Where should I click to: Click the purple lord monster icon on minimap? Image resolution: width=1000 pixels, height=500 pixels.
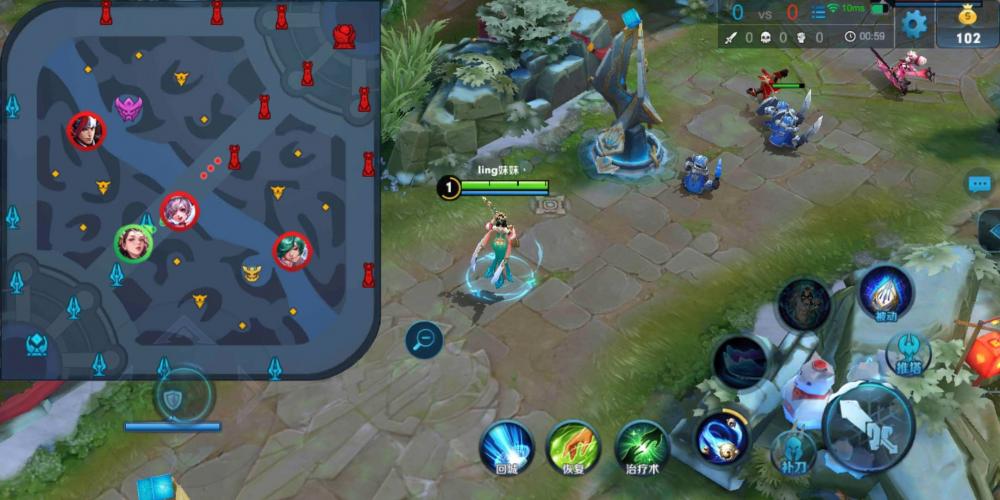click(128, 107)
